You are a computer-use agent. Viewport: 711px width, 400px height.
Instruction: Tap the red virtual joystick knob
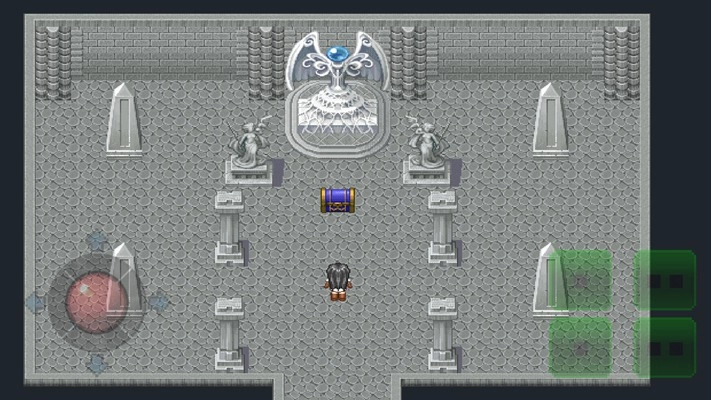tap(96, 302)
